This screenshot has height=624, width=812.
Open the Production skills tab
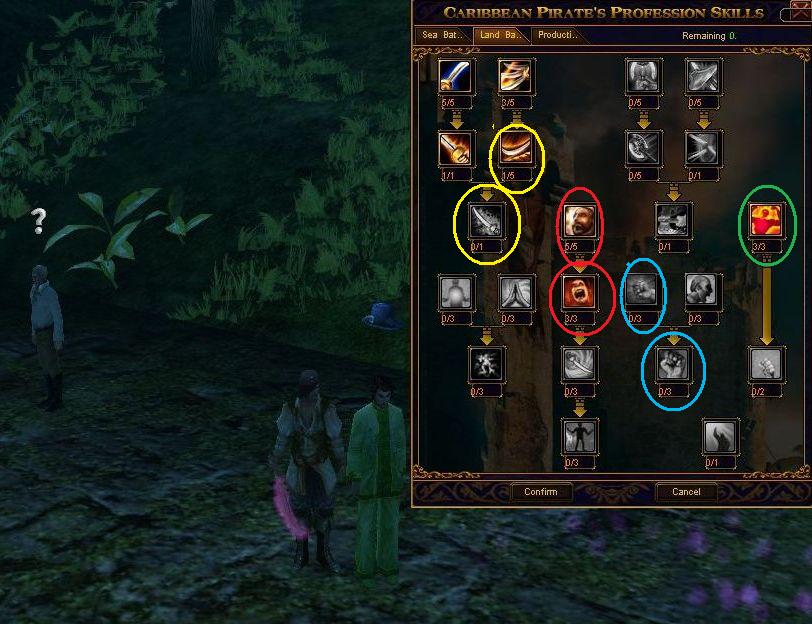click(558, 35)
